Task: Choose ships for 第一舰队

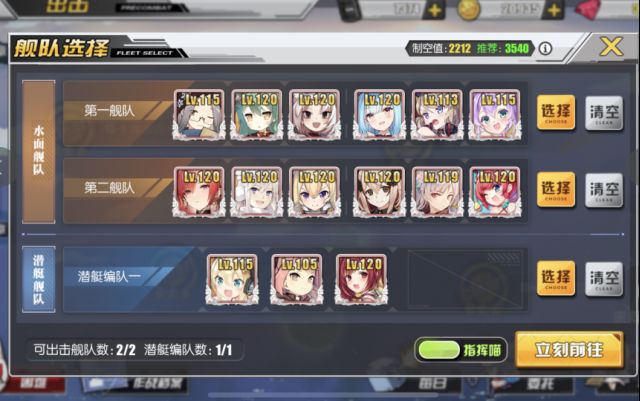Action: (x=556, y=111)
